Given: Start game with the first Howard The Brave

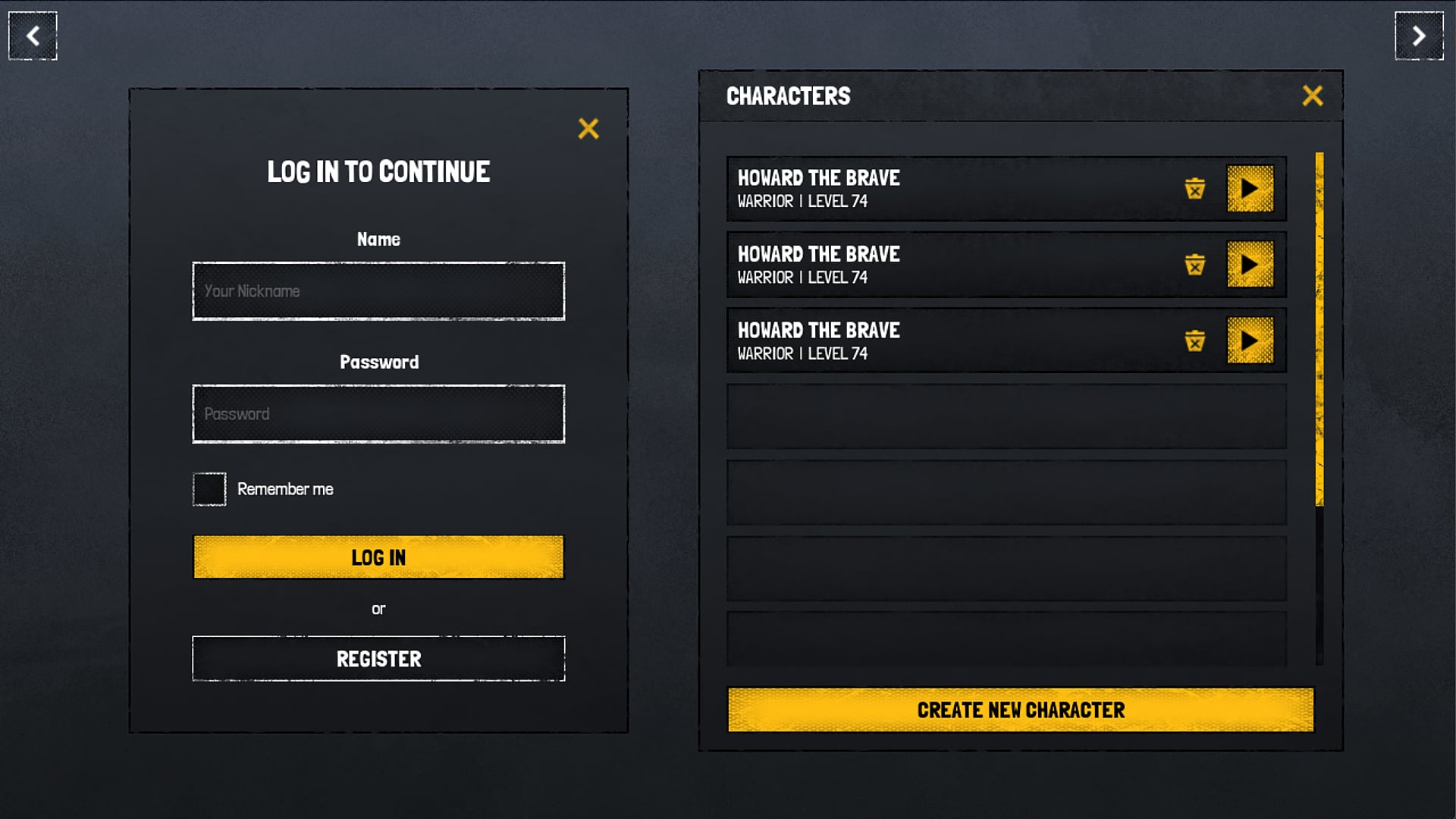Looking at the screenshot, I should click(x=1250, y=189).
